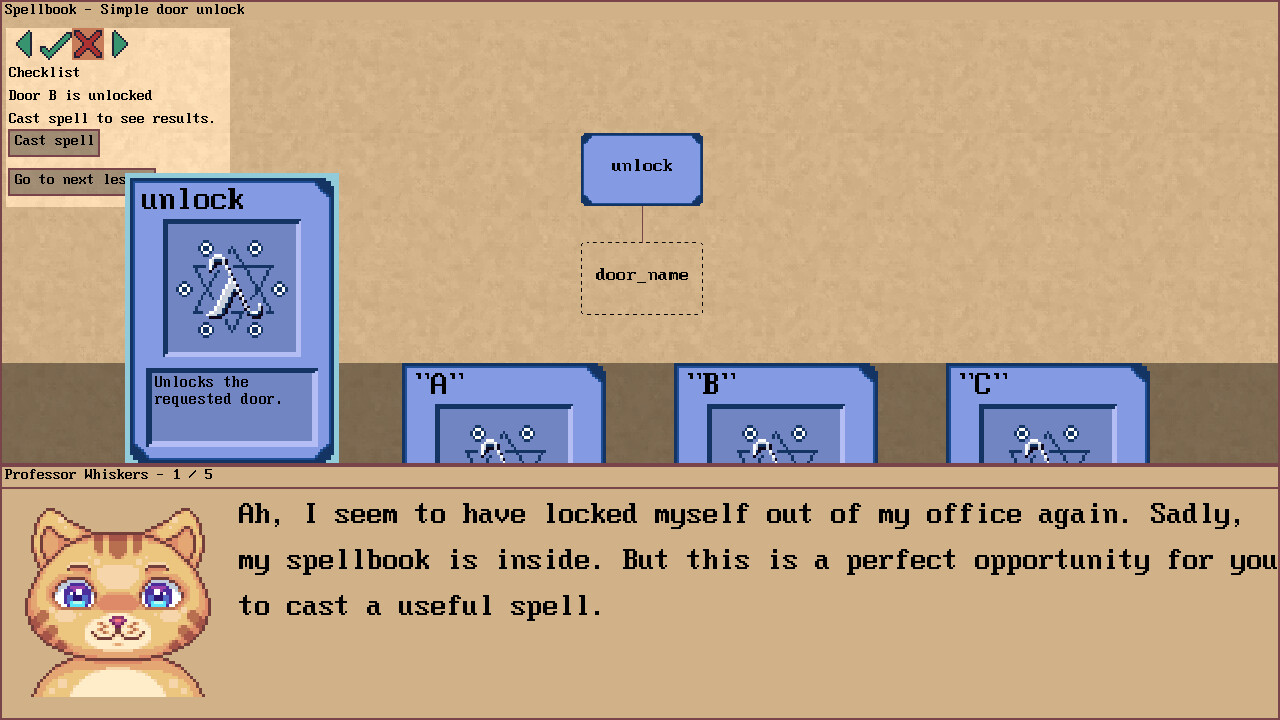Select the unlock node block
This screenshot has width=1280, height=720.
click(x=641, y=168)
